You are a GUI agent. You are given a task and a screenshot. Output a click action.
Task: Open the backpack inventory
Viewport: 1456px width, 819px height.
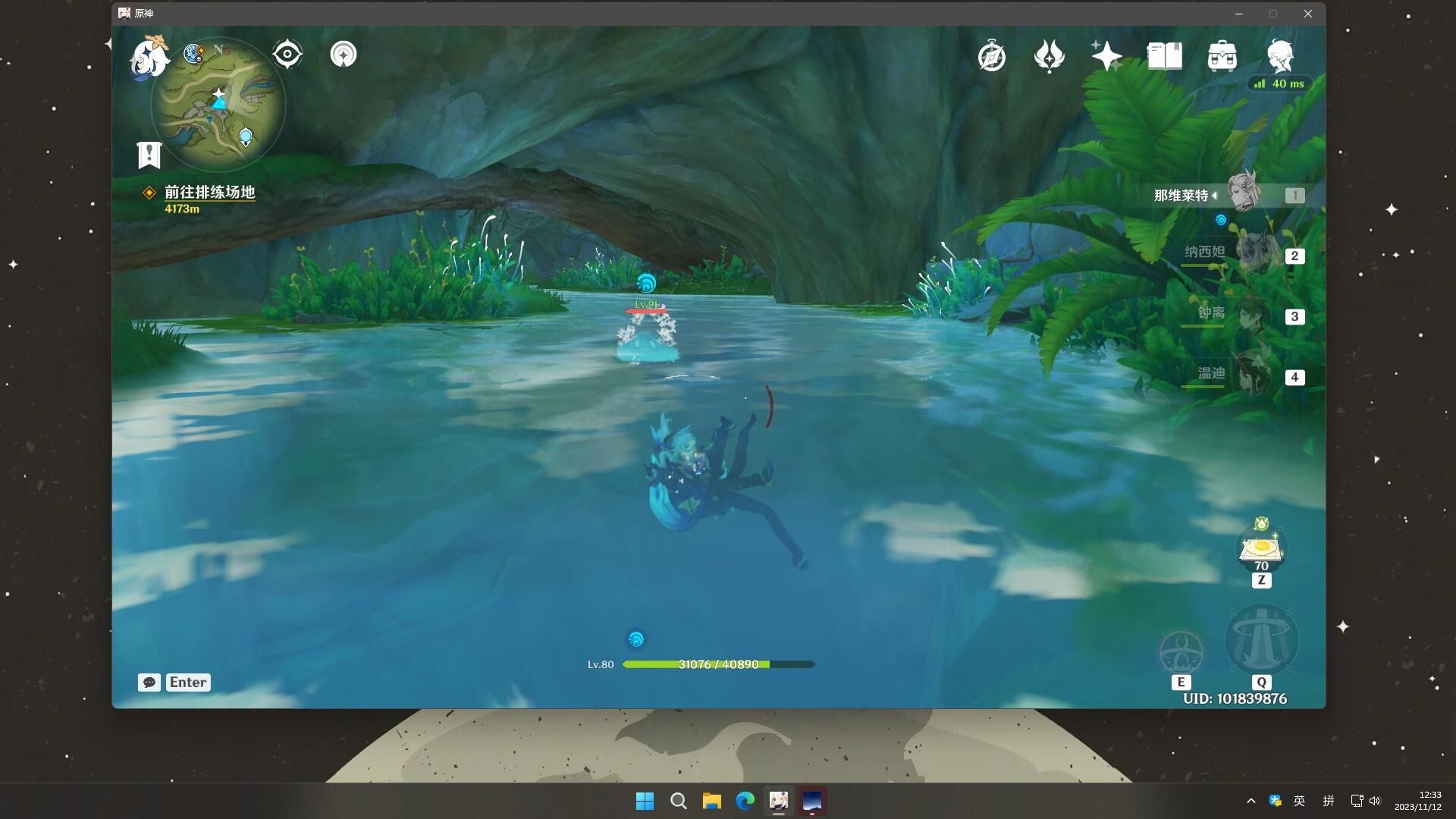pyautogui.click(x=1222, y=56)
